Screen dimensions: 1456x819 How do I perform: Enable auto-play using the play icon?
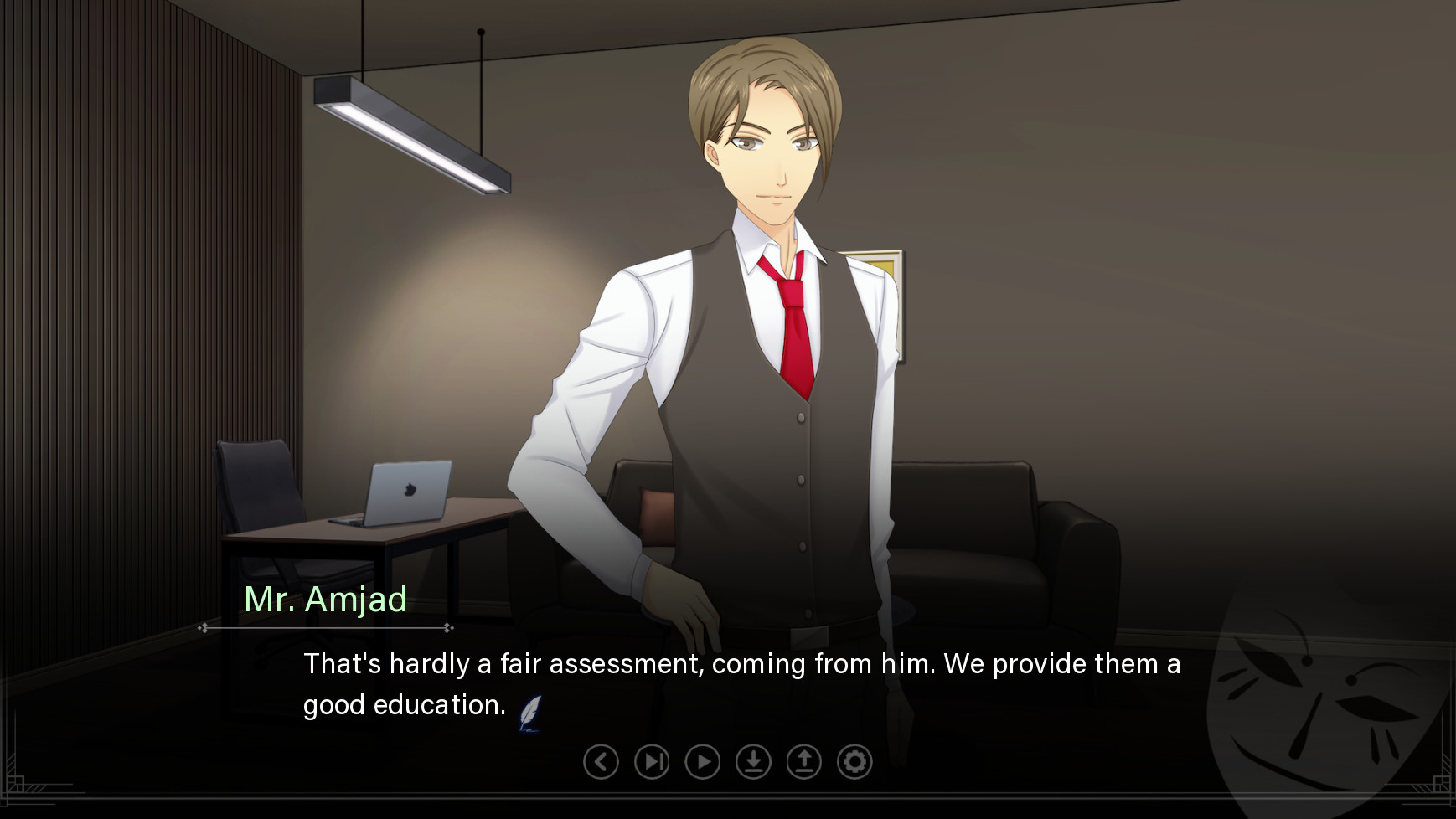[x=701, y=763]
